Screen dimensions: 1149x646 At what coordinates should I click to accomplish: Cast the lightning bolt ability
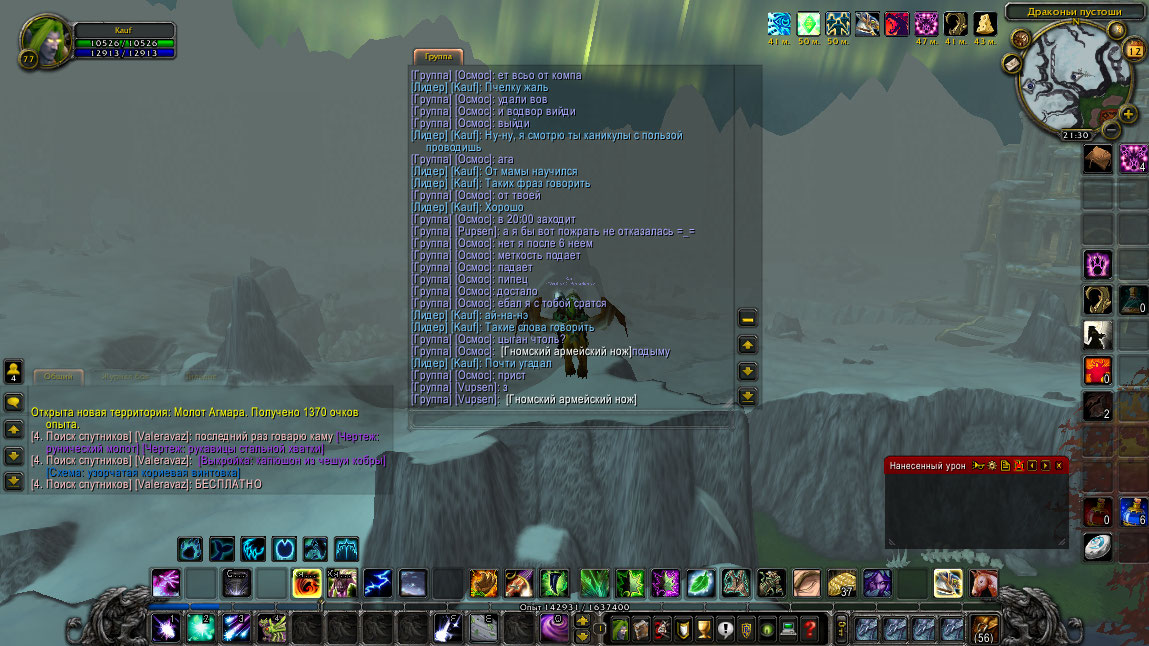pos(377,582)
